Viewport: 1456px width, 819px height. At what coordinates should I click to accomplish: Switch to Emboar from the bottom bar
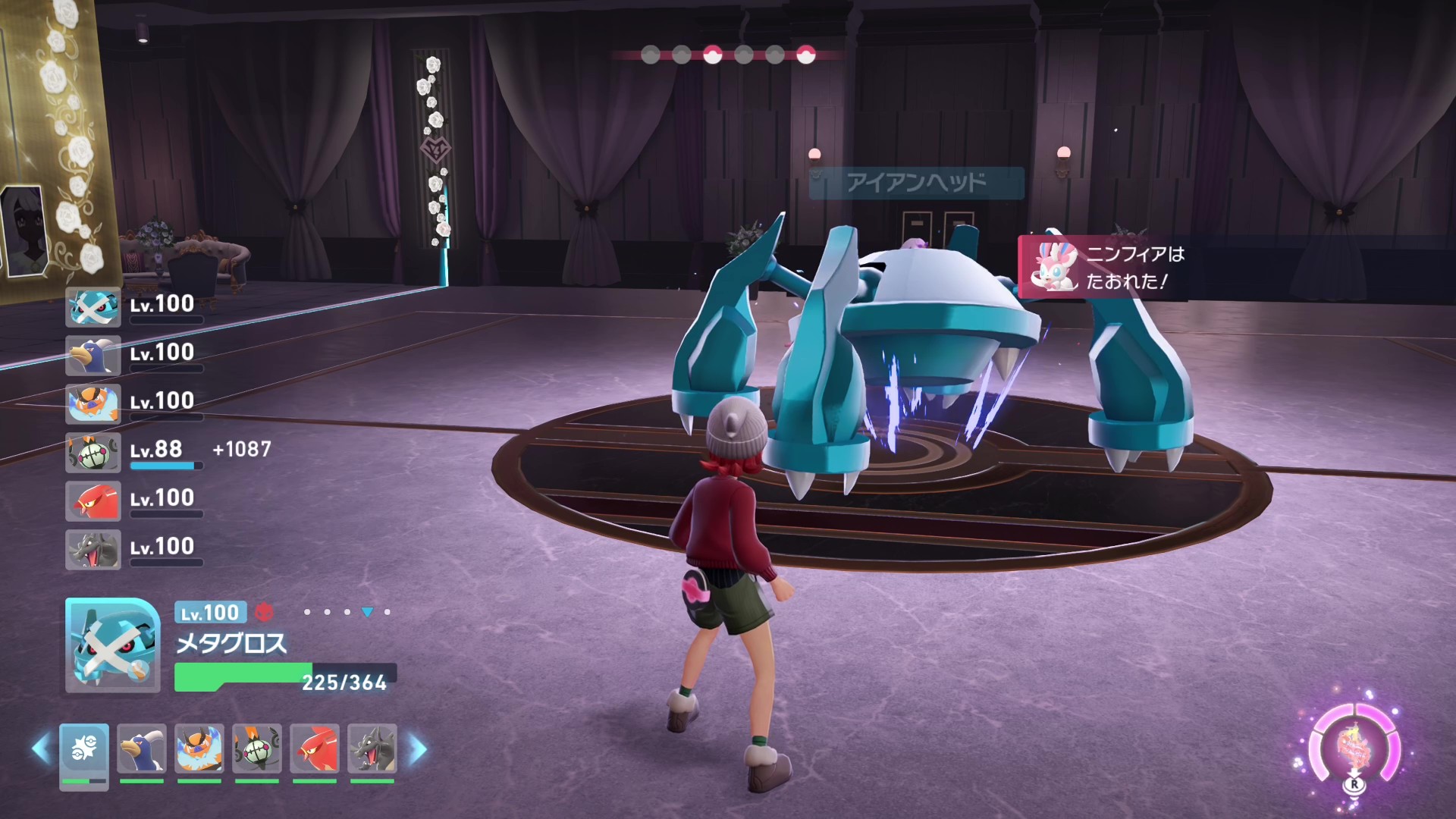click(199, 749)
